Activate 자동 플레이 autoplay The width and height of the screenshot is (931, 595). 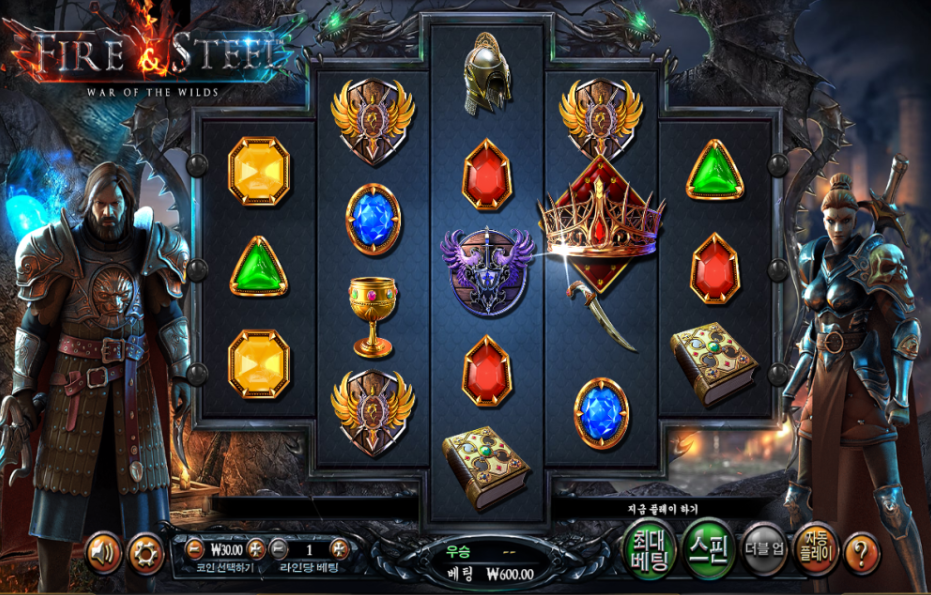(816, 548)
